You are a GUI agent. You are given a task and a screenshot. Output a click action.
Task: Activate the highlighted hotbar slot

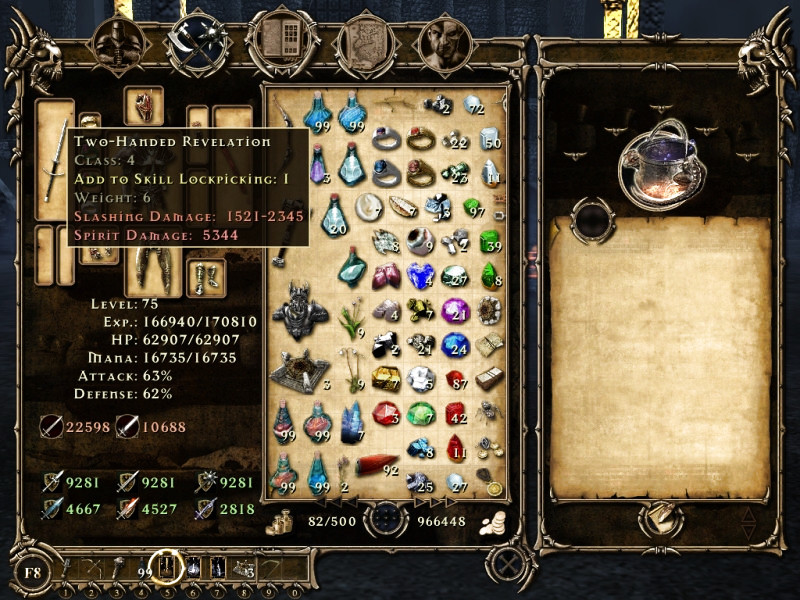tap(164, 569)
